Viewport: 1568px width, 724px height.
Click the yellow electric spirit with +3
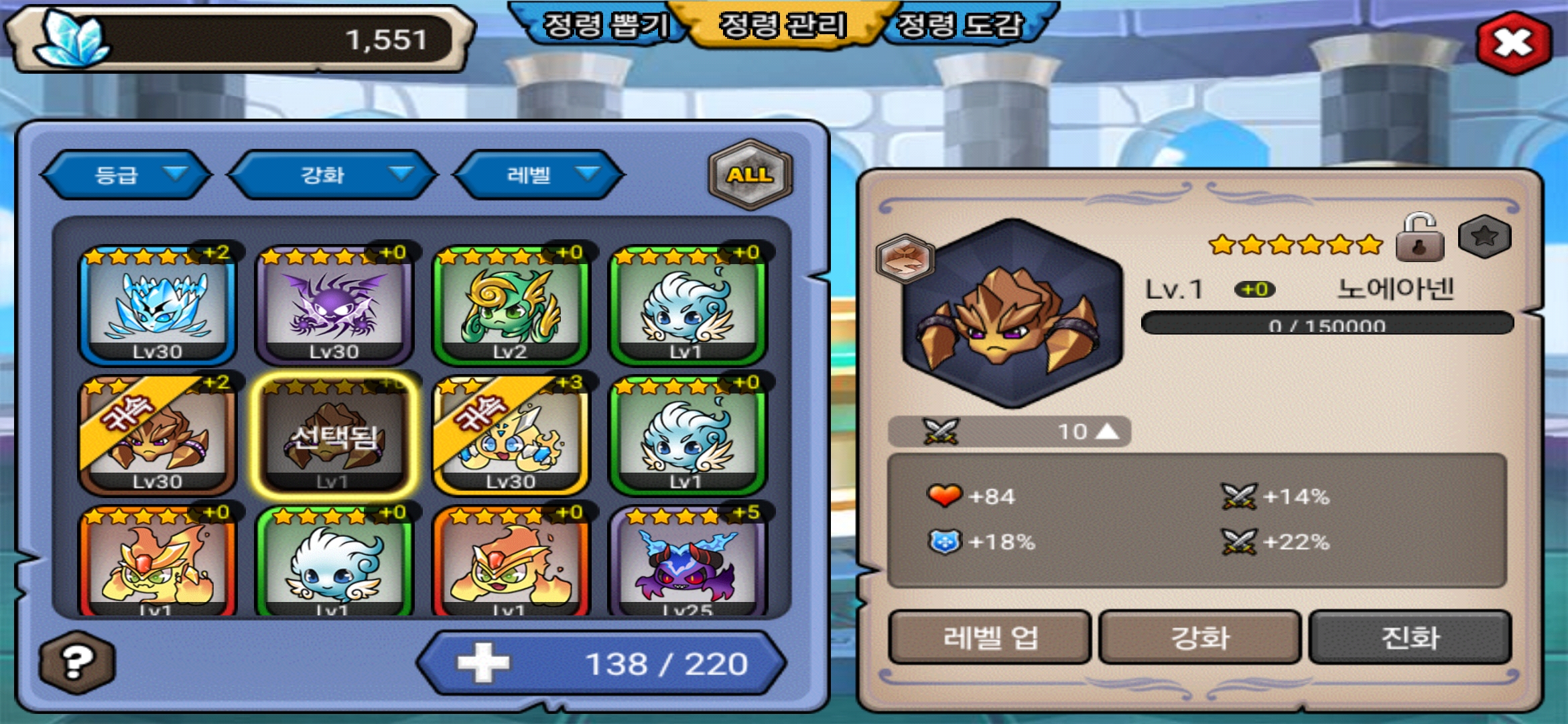coord(510,436)
